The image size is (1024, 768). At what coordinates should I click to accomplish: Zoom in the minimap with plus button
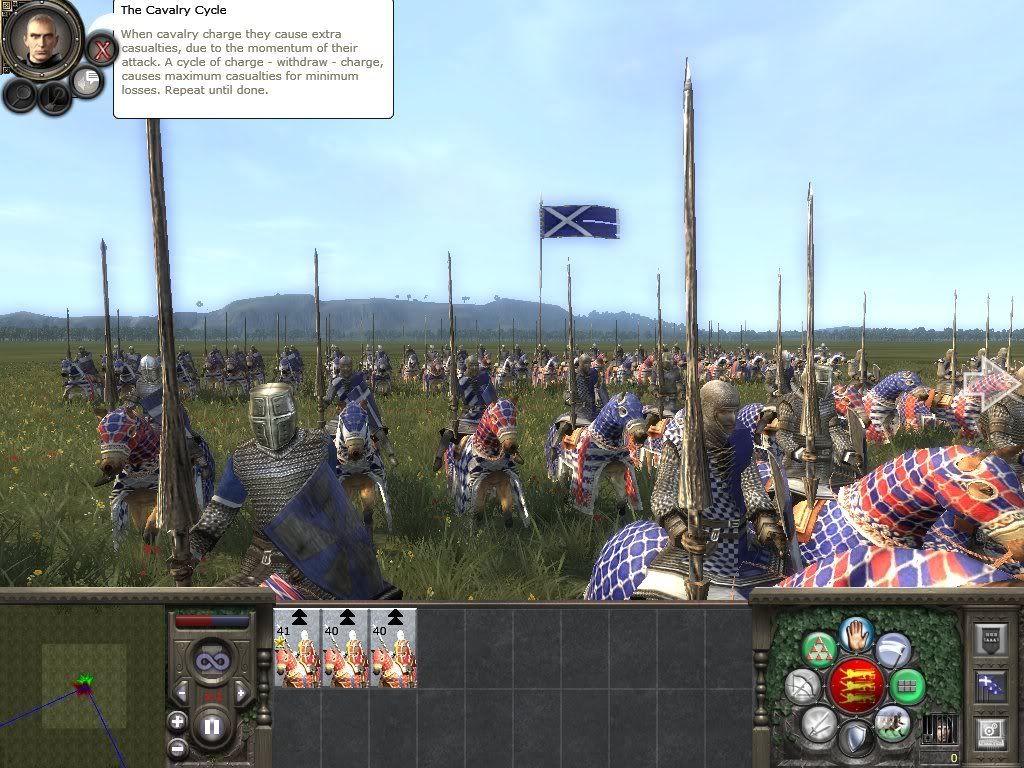coord(178,721)
